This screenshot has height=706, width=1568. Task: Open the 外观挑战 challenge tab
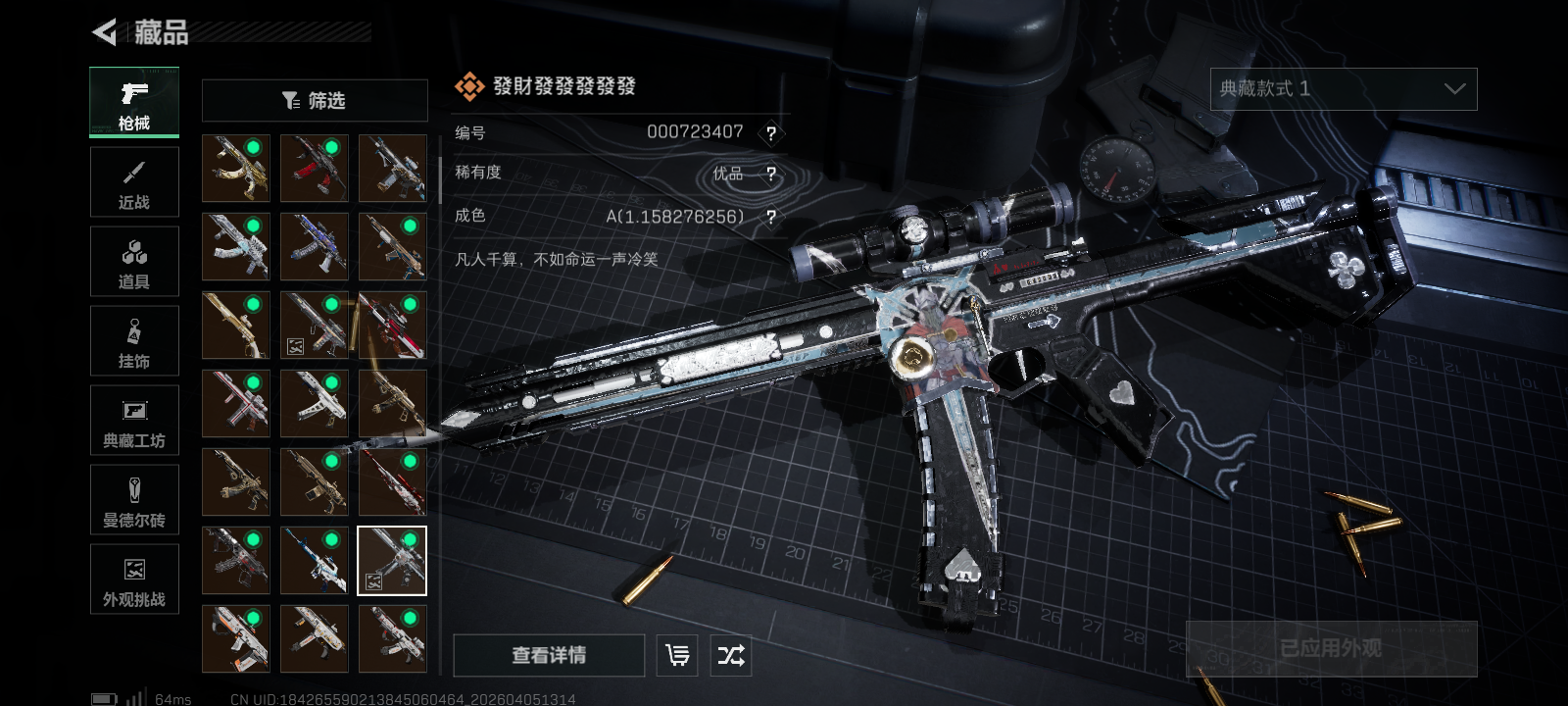(134, 580)
